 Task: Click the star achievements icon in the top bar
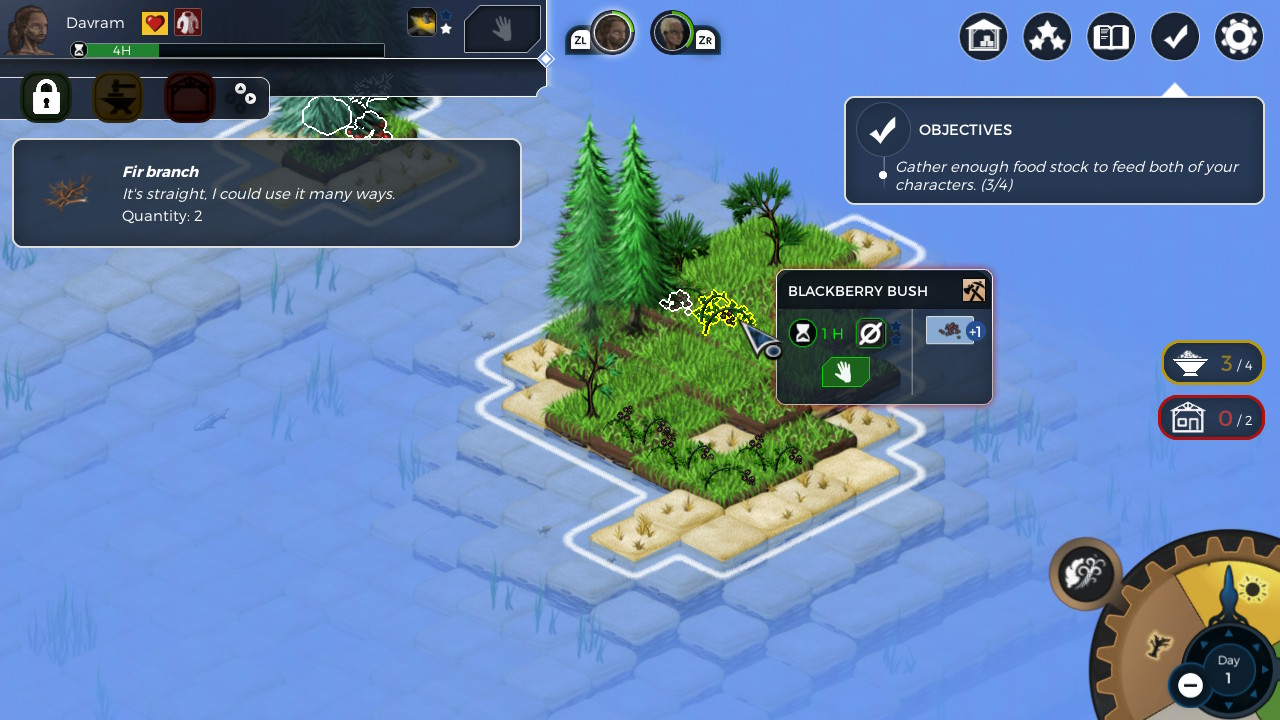1047,36
